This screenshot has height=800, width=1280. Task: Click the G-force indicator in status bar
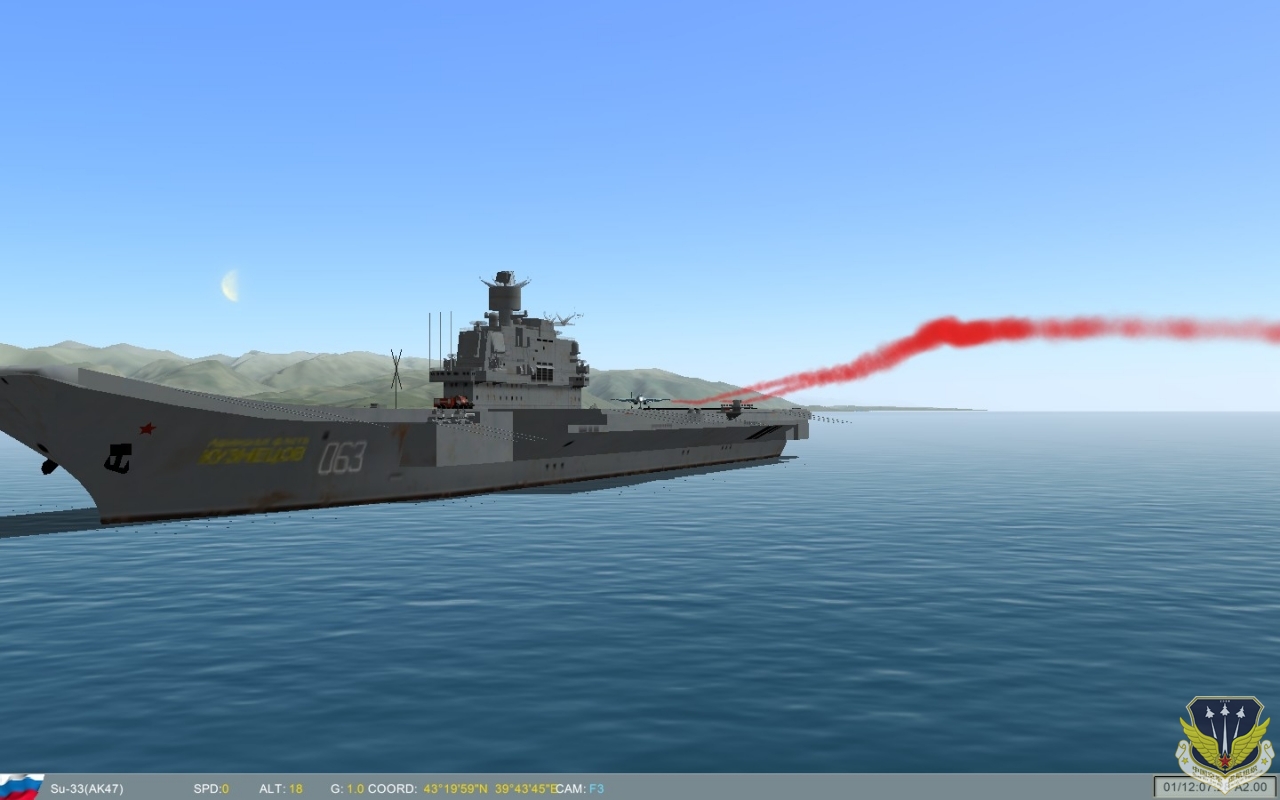pyautogui.click(x=345, y=788)
